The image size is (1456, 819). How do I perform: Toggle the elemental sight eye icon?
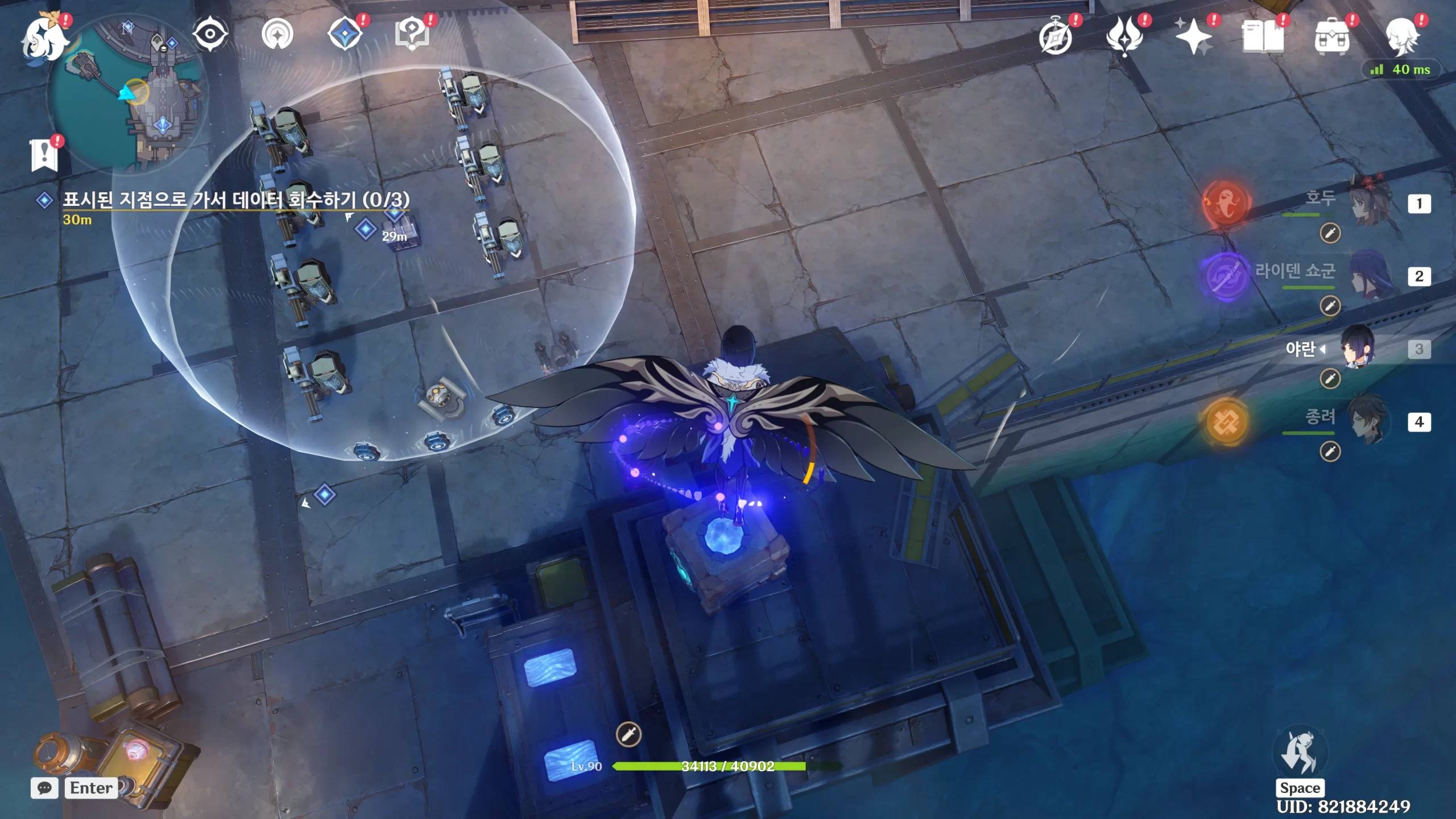pyautogui.click(x=210, y=34)
